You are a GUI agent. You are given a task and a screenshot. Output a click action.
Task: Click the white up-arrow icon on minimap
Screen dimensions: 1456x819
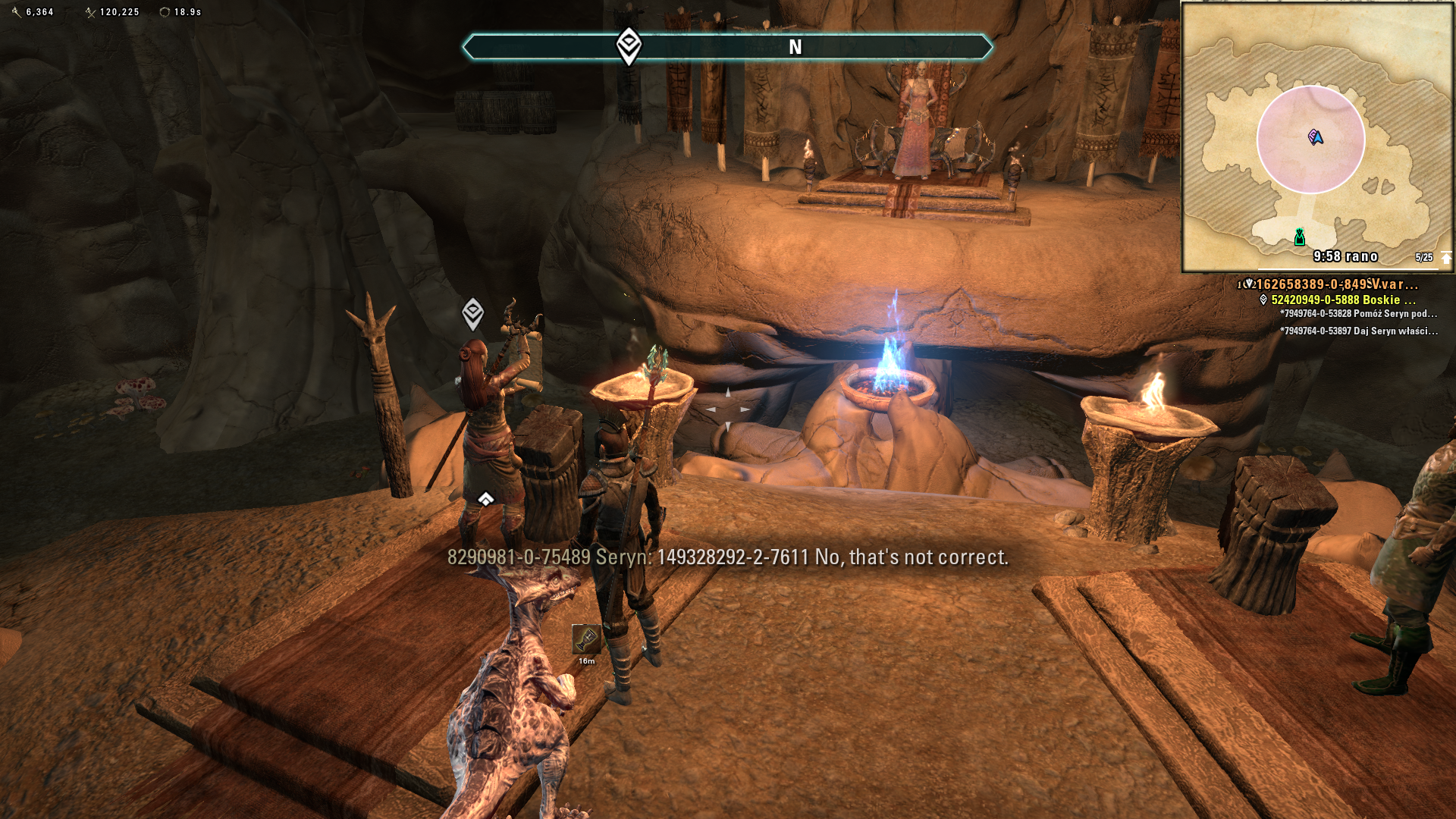point(1445,258)
